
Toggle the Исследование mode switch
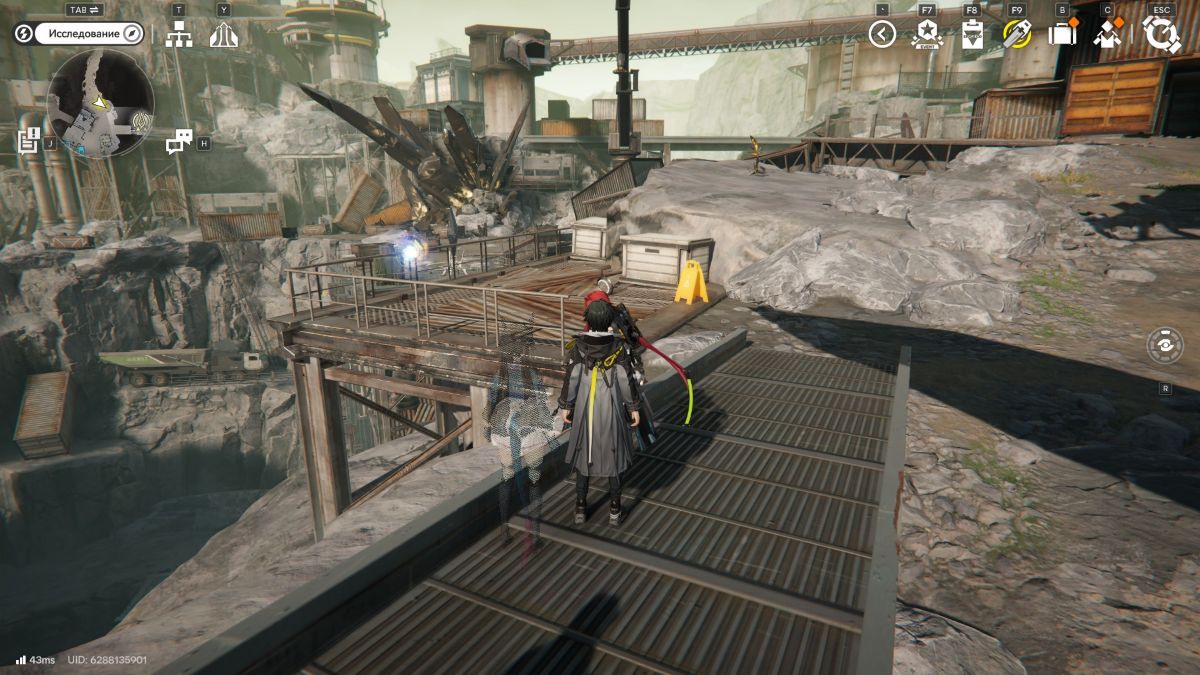(78, 34)
